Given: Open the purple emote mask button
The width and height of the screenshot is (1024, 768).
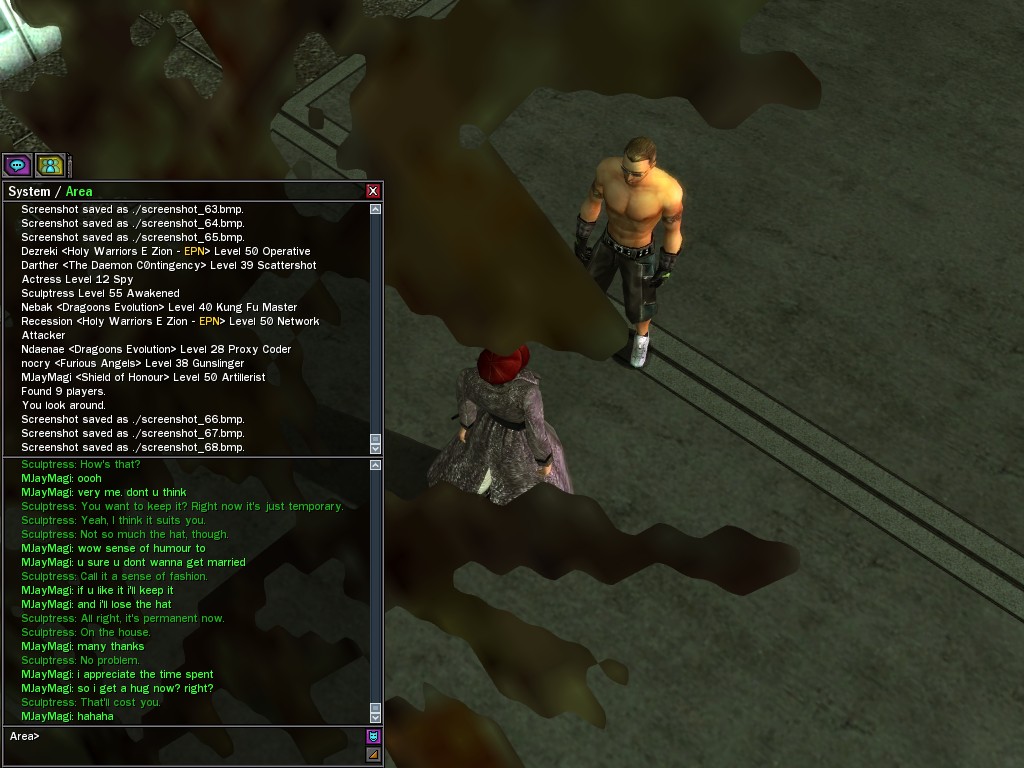Looking at the screenshot, I should 373,737.
